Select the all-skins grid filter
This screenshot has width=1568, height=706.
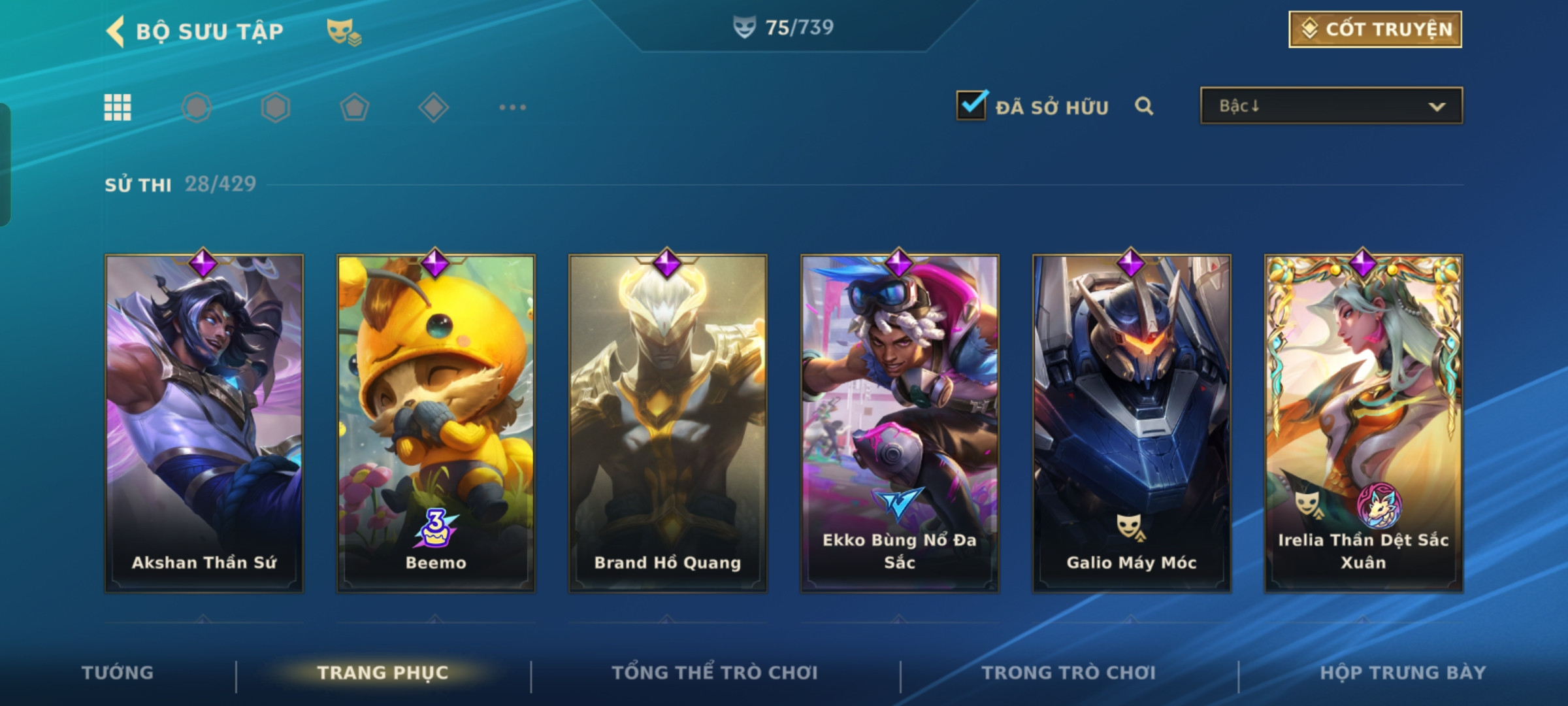point(118,107)
